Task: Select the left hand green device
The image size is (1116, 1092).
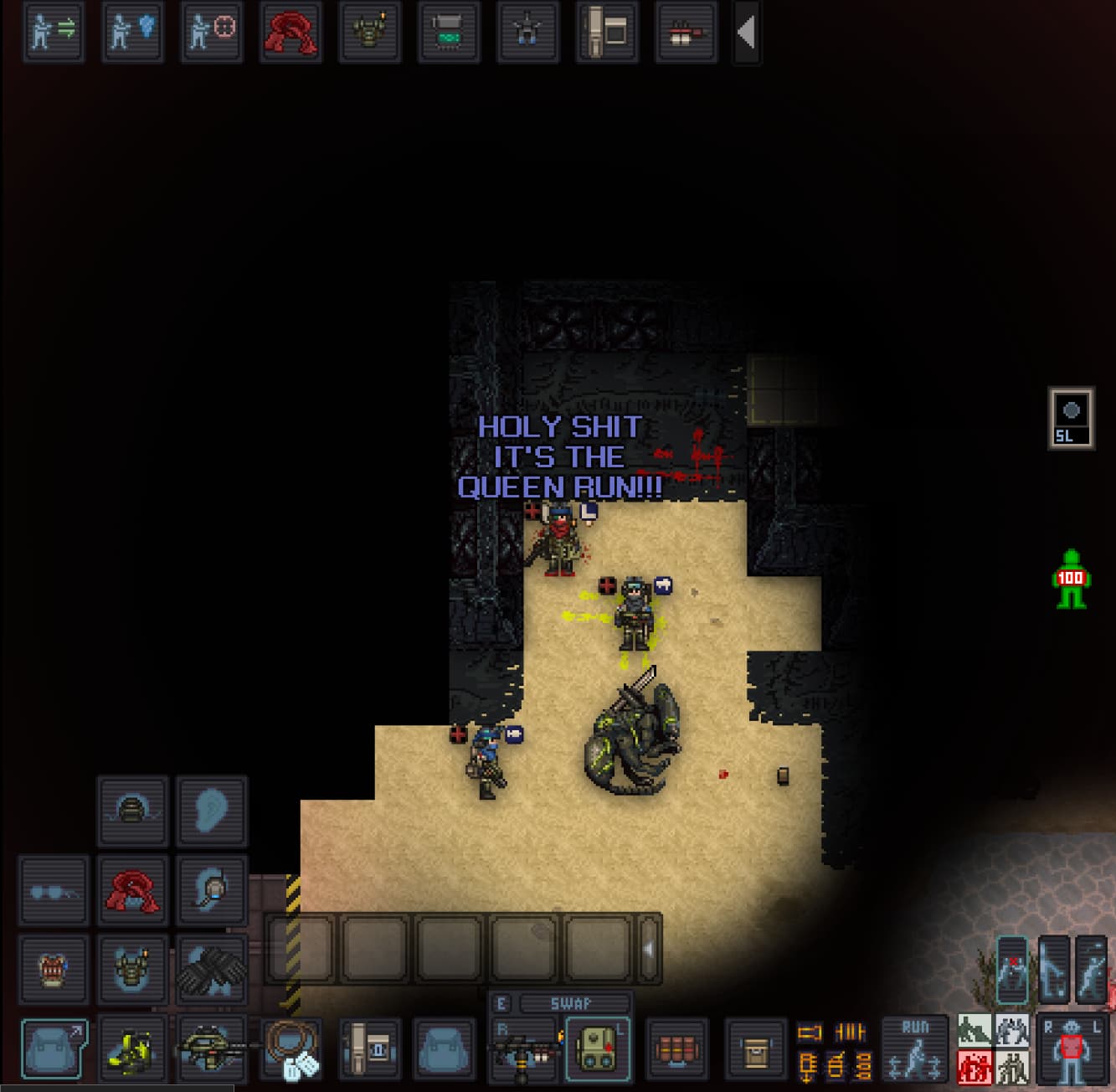Action: (597, 1048)
